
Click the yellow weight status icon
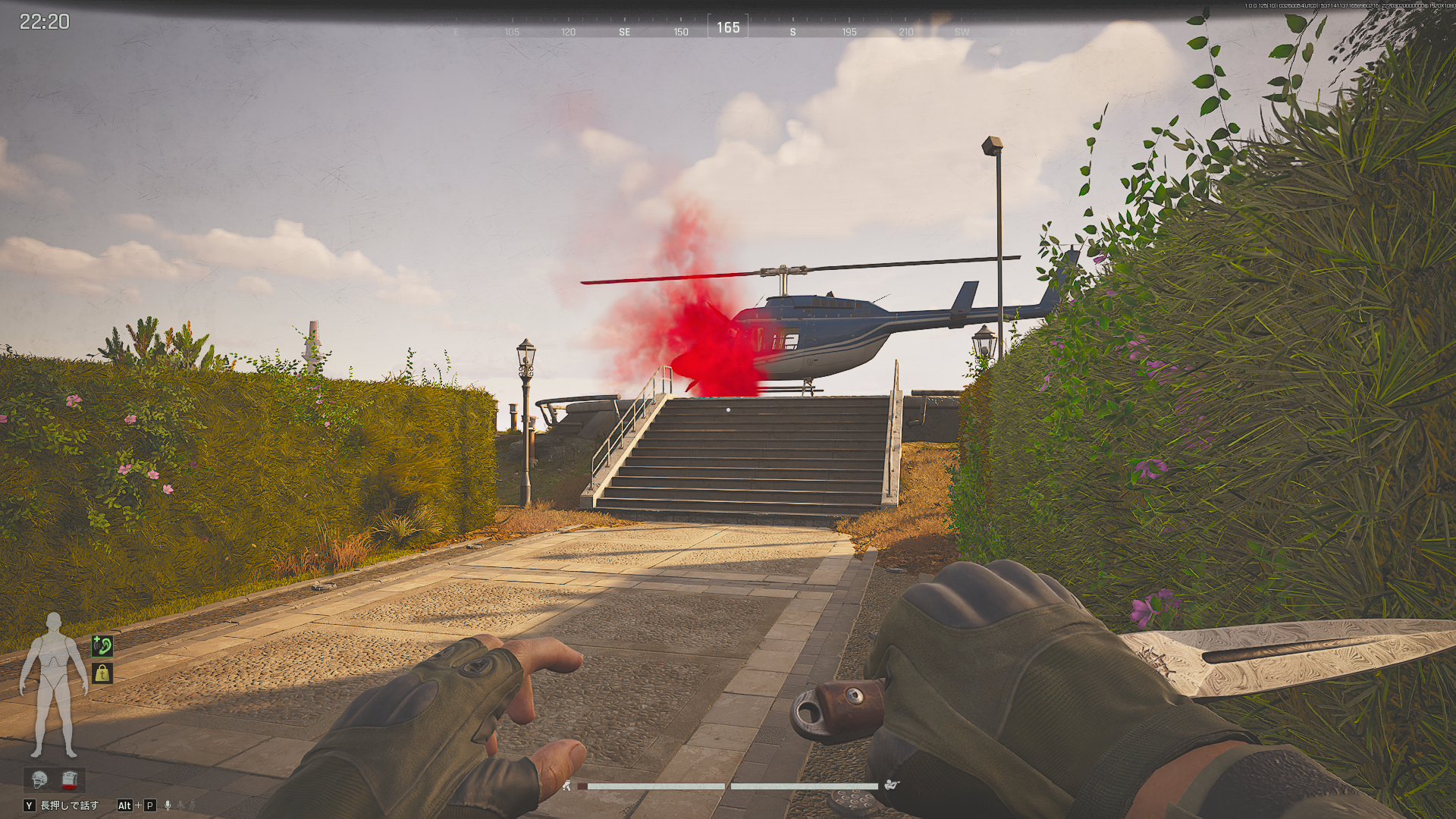click(x=102, y=673)
